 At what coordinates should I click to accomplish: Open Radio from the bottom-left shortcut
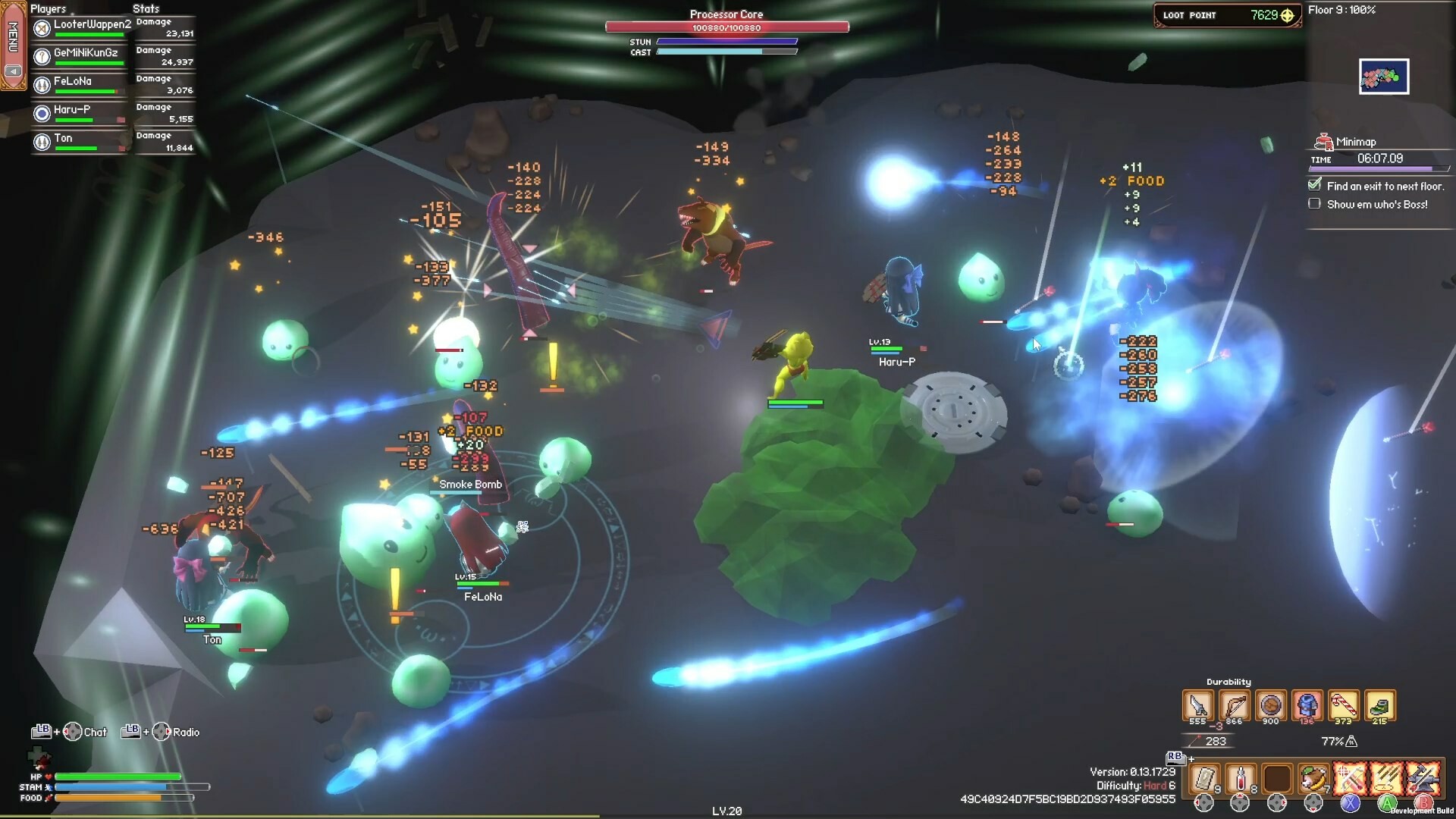[x=184, y=732]
